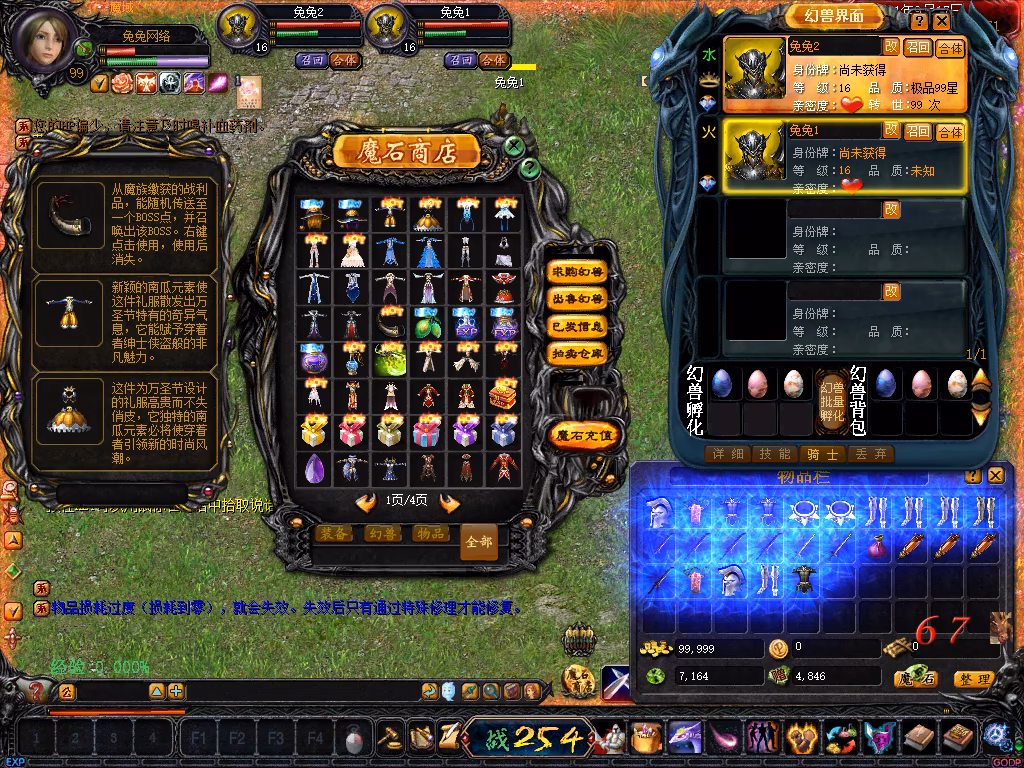Click the 出售幻兽 button
1024x768 pixels.
(578, 298)
